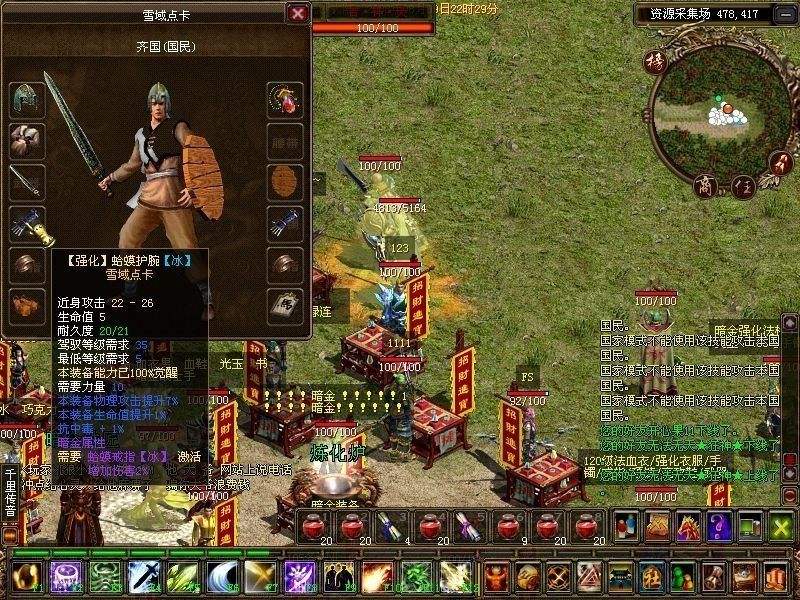The height and width of the screenshot is (600, 800).
Task: Open the 任 quest button by minimap
Action: 743,187
